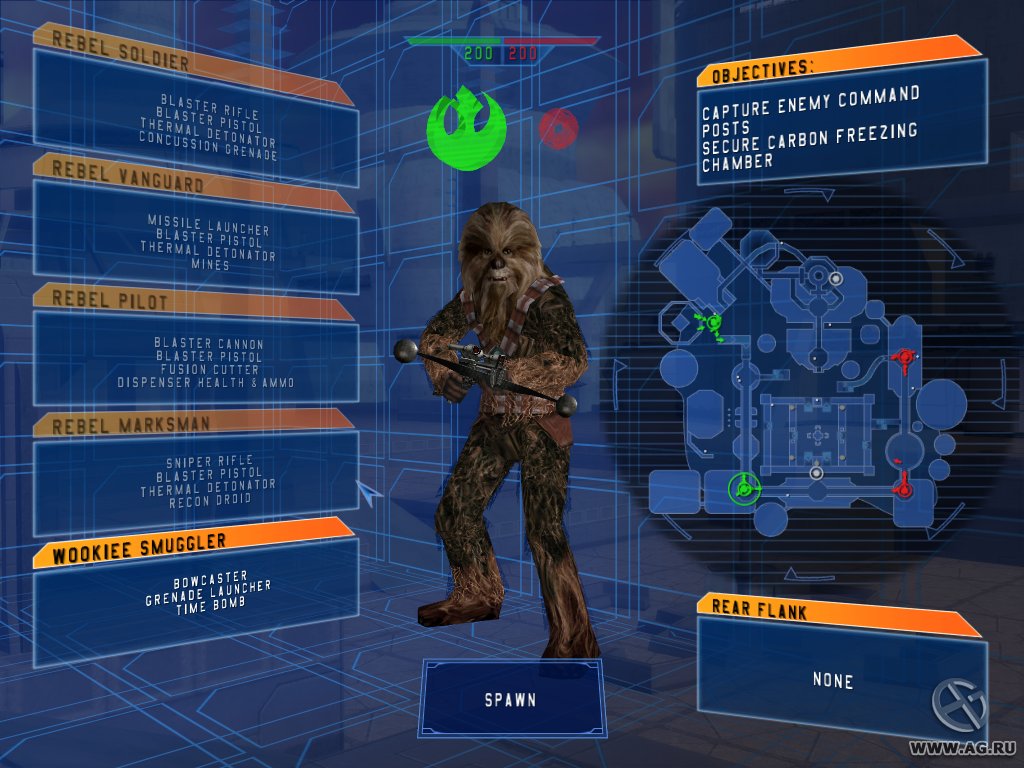The image size is (1024, 768).
Task: Click the Spawn button
Action: pos(511,699)
